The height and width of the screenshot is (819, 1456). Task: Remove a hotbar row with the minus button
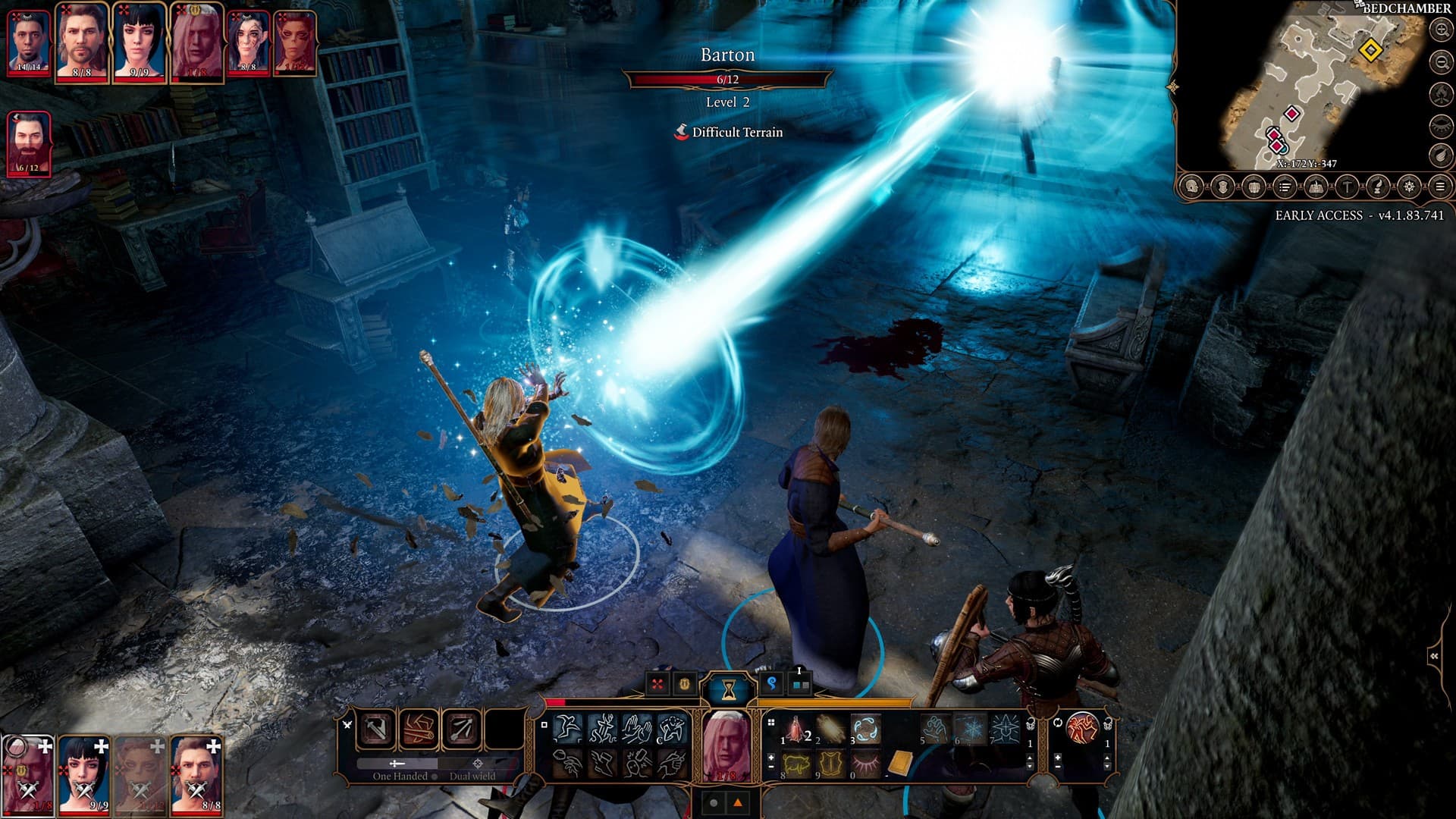(771, 765)
